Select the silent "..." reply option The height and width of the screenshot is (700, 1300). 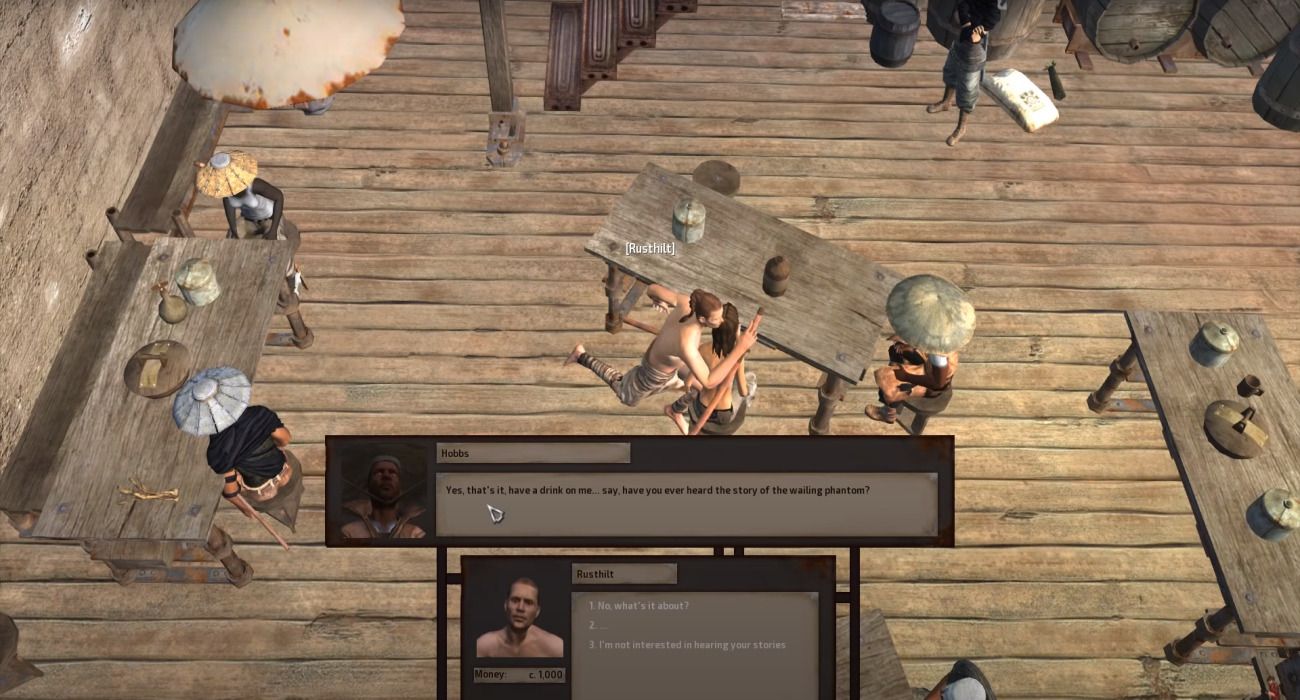(602, 625)
